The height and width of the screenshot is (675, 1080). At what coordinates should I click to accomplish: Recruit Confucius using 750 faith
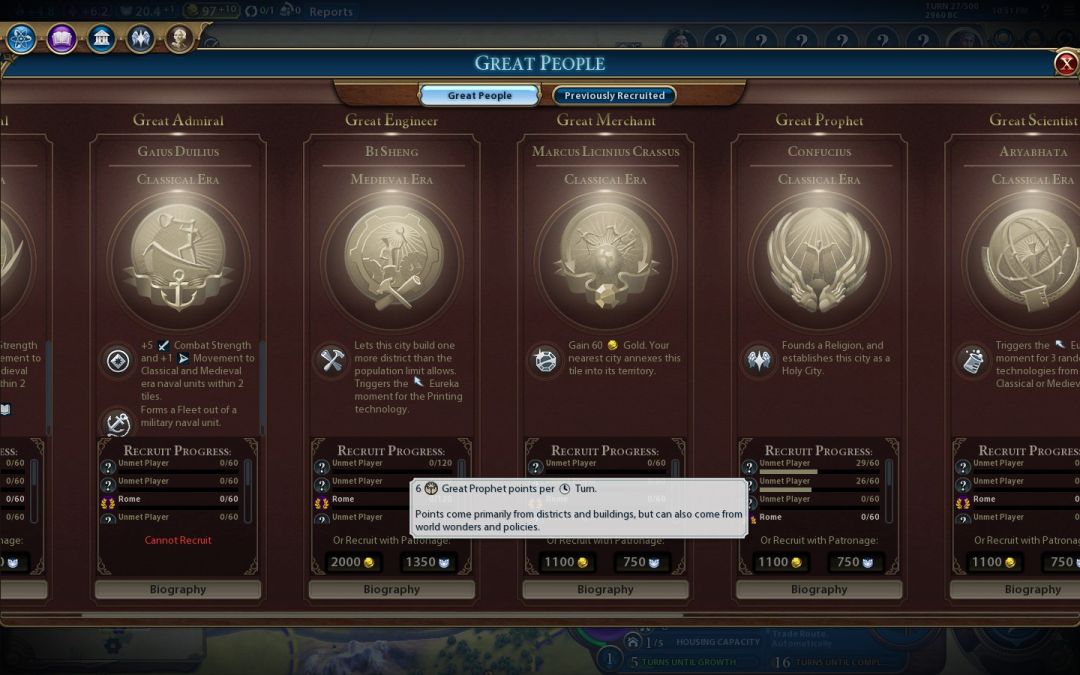click(854, 562)
